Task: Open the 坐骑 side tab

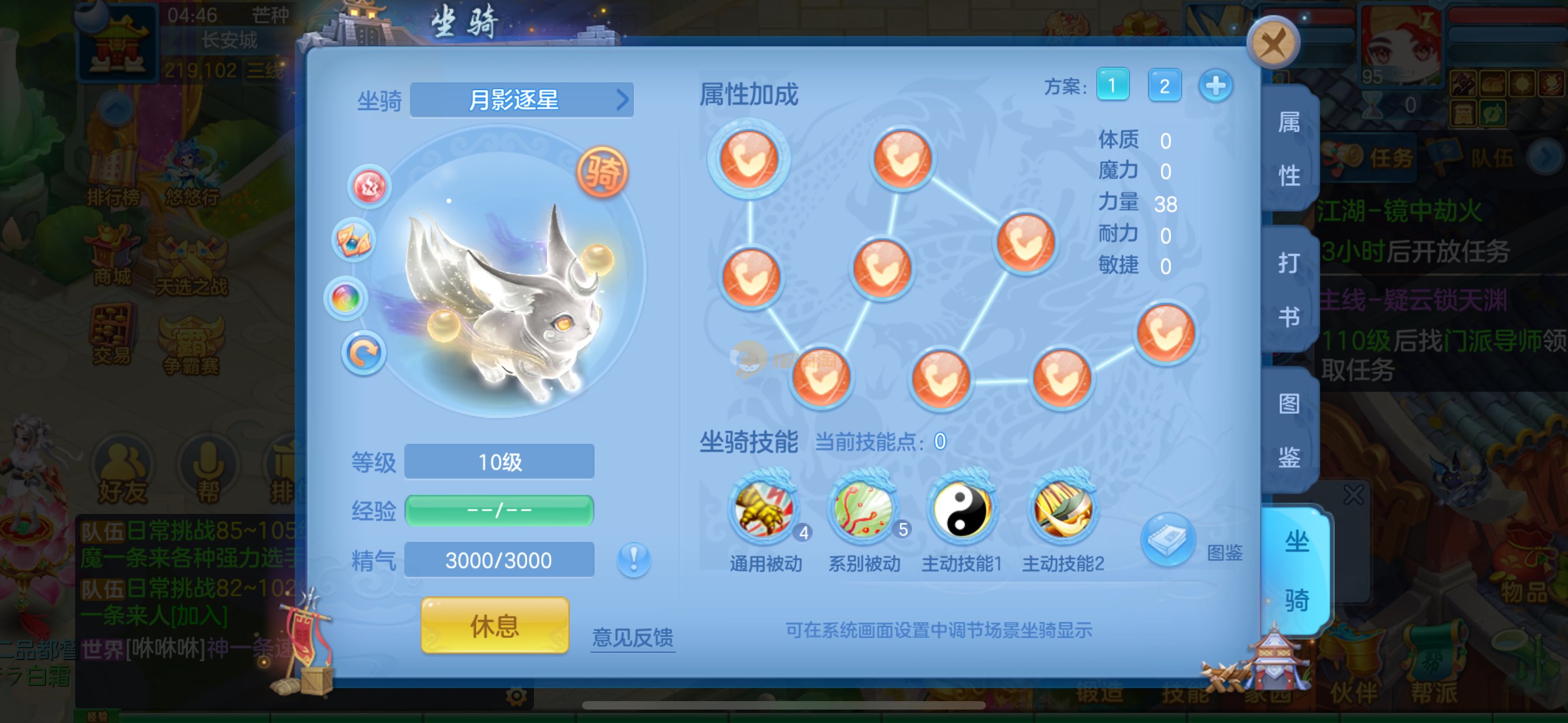Action: (x=1297, y=570)
